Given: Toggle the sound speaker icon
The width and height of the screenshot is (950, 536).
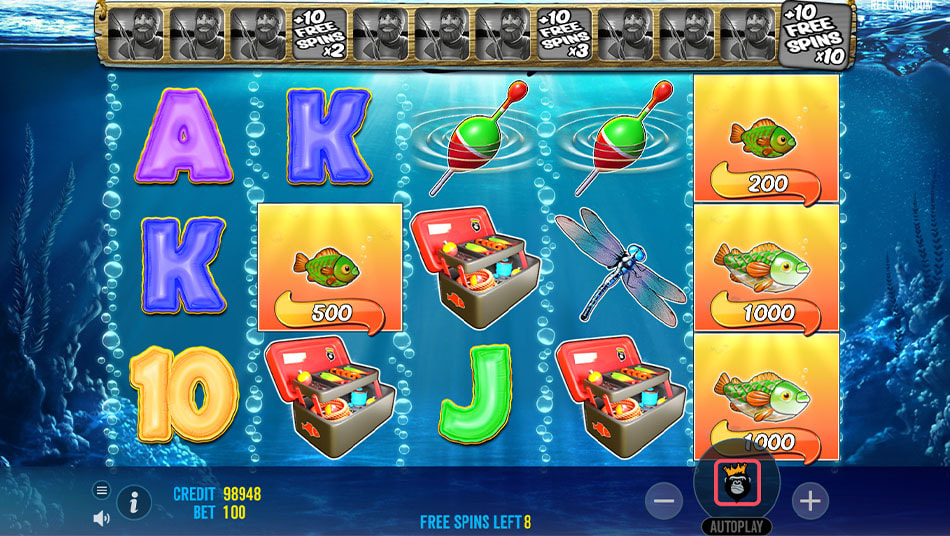Looking at the screenshot, I should point(101,518).
